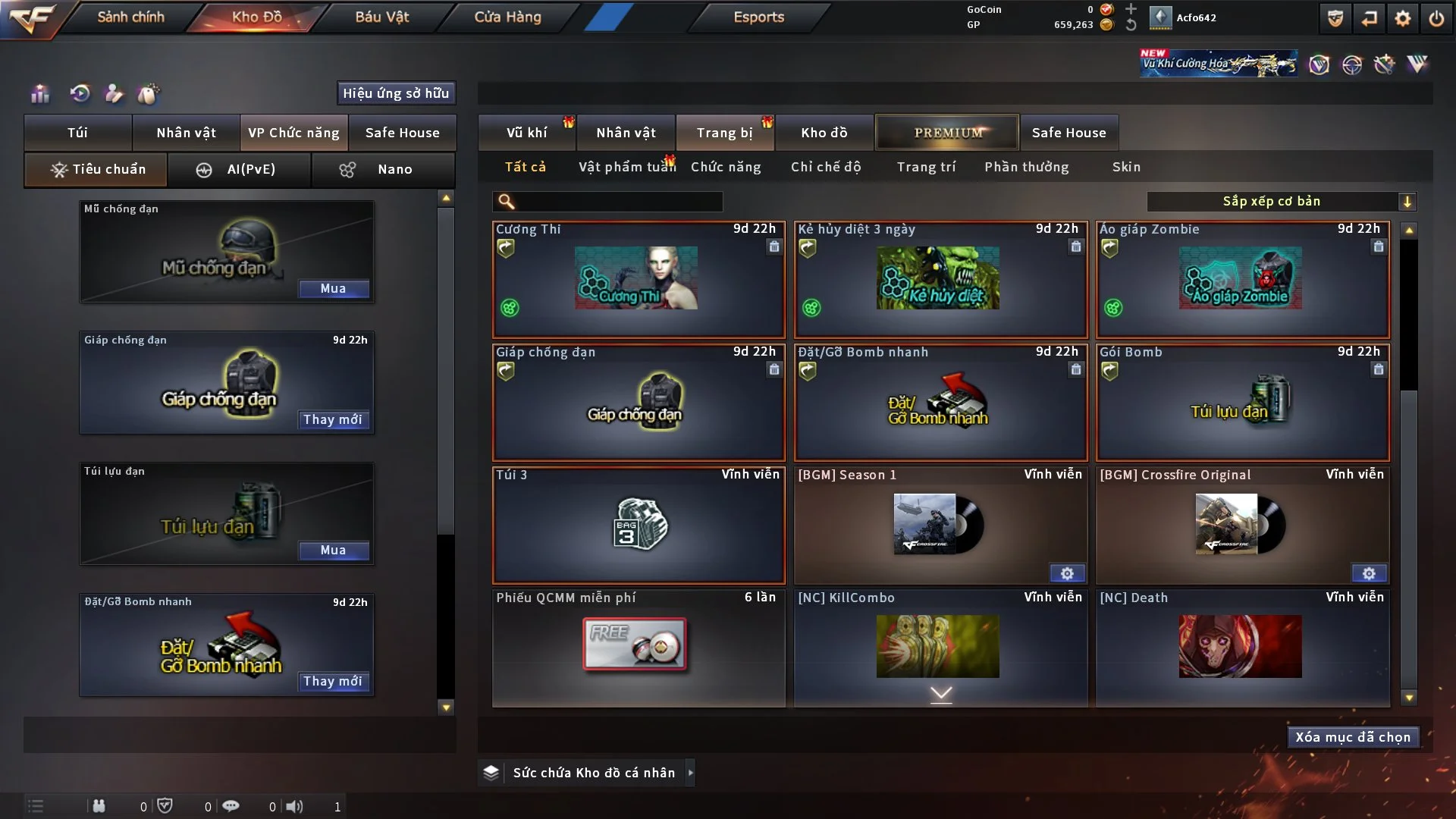Open the Hiệu ứng sở hữu panel
The image size is (1456, 819).
(396, 93)
